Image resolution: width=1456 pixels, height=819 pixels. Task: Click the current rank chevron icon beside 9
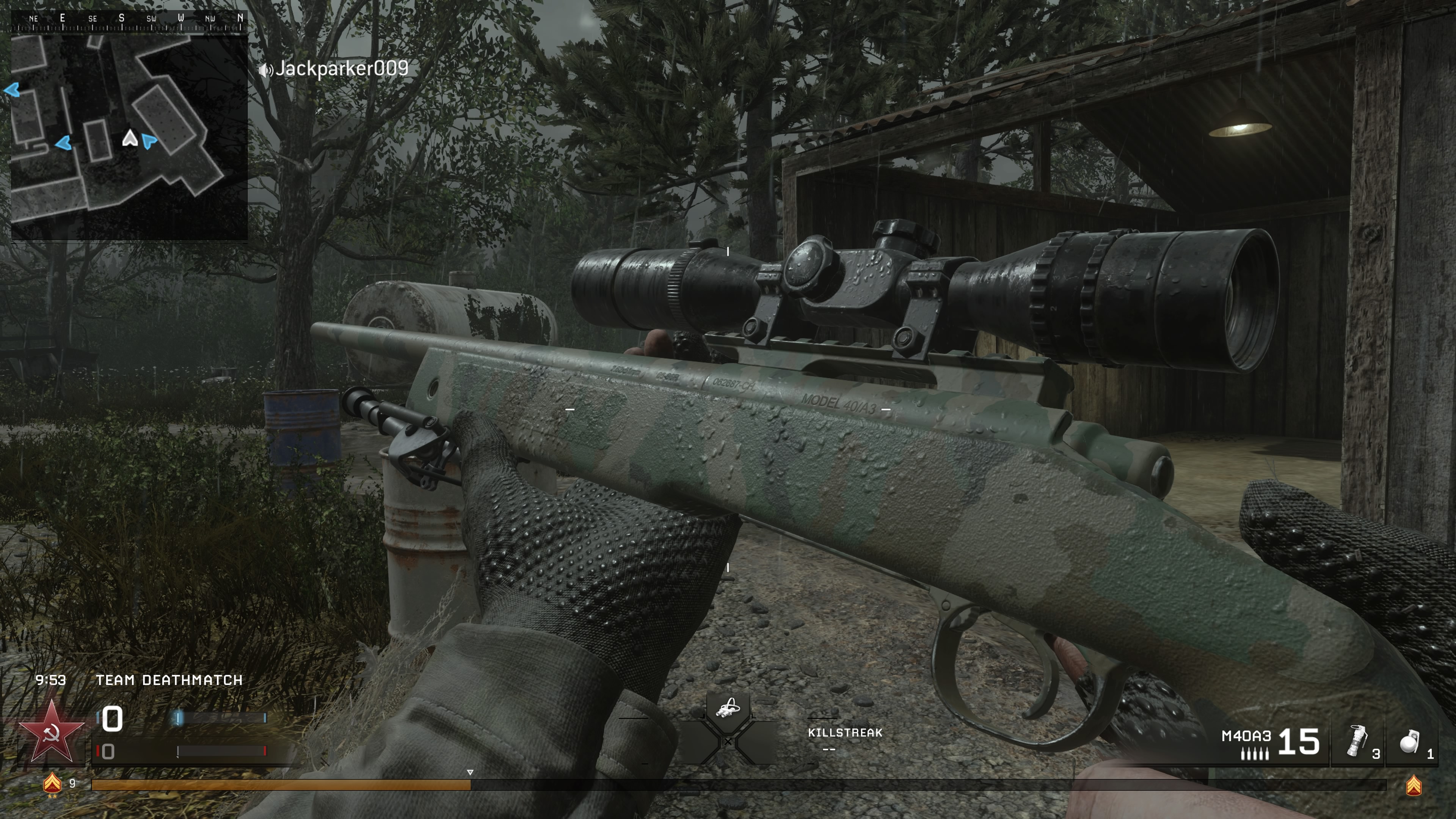(x=52, y=783)
